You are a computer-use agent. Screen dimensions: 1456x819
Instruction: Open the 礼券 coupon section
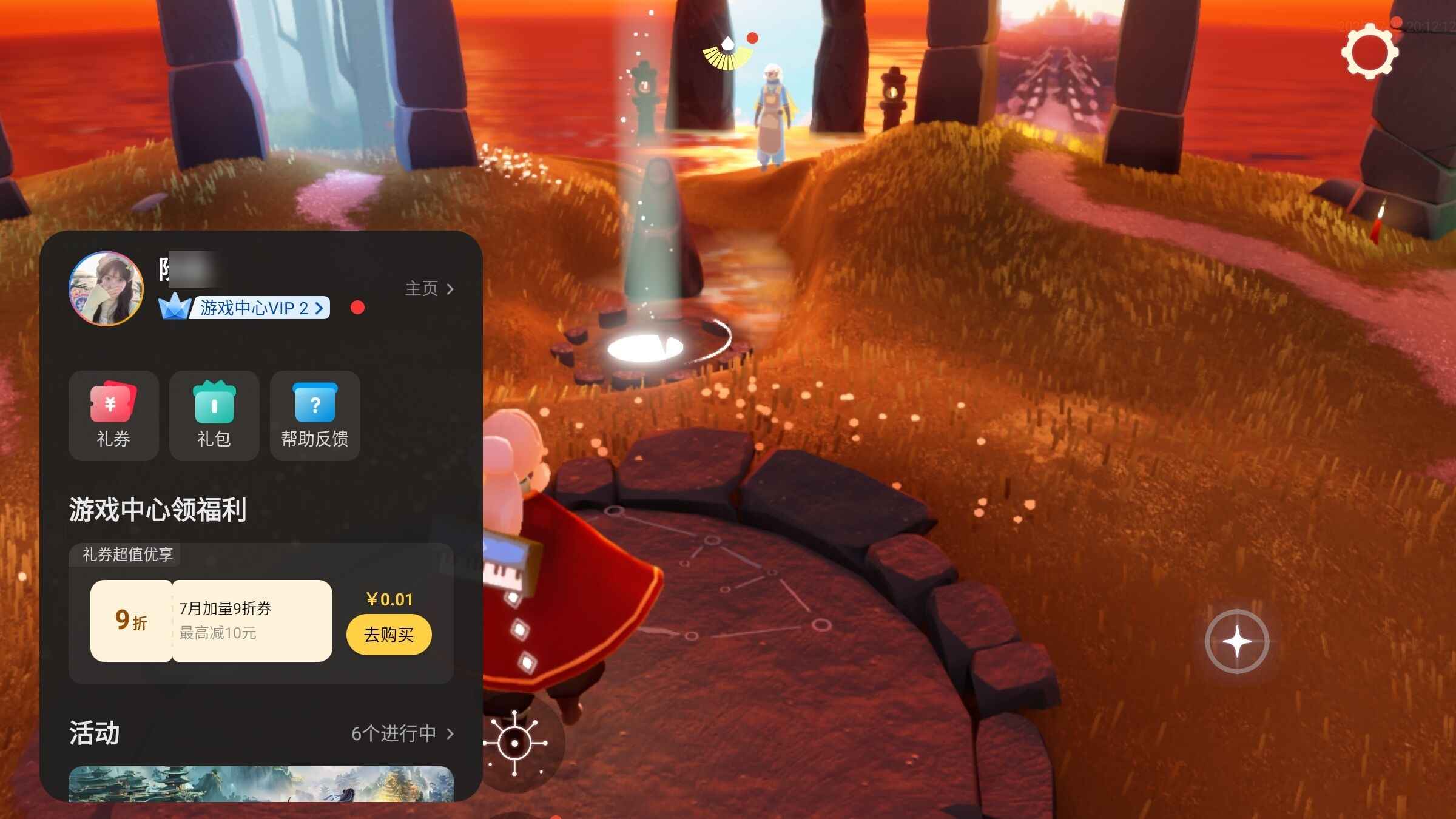point(113,416)
